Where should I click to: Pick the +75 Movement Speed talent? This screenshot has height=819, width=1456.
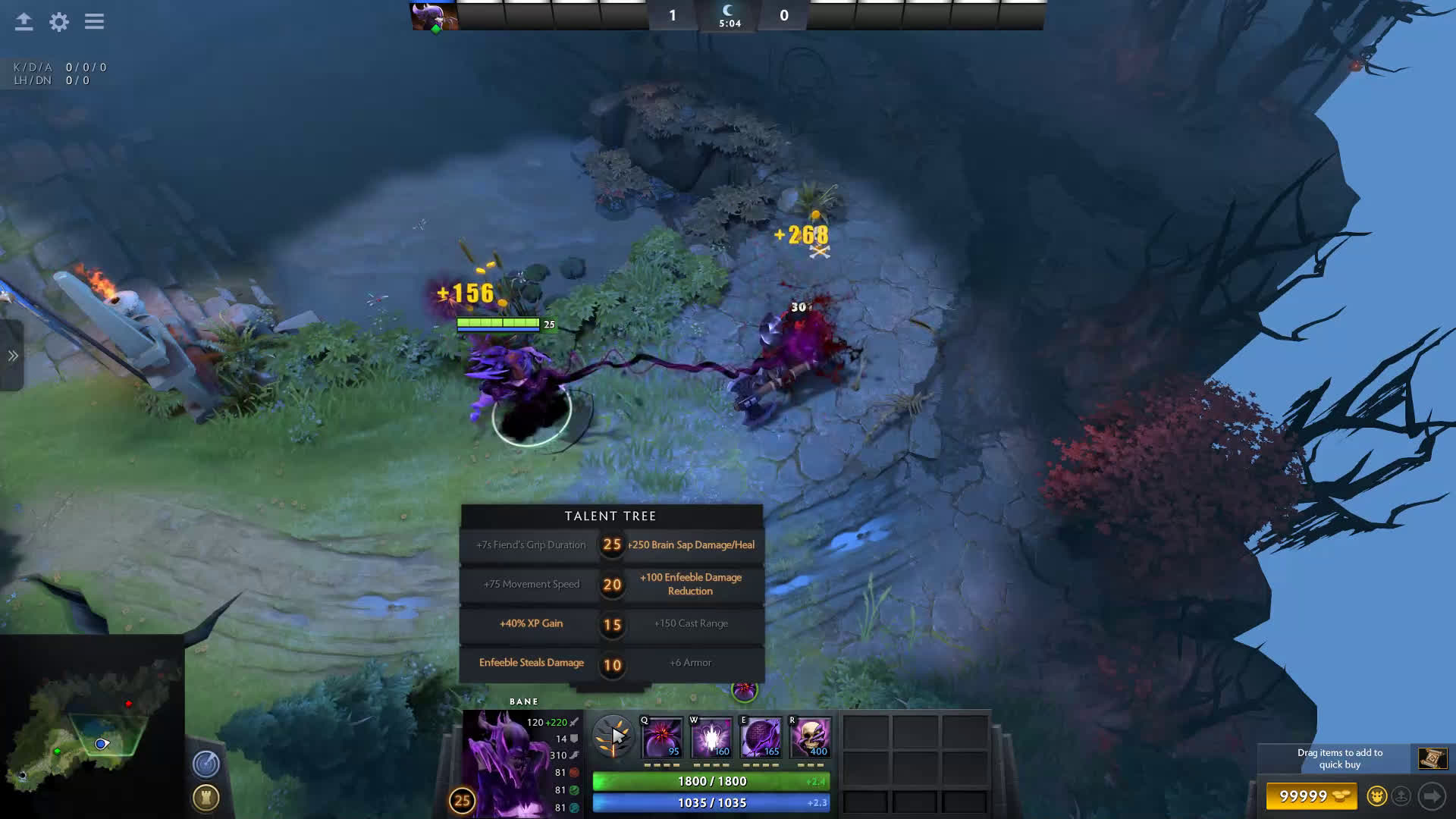(531, 585)
